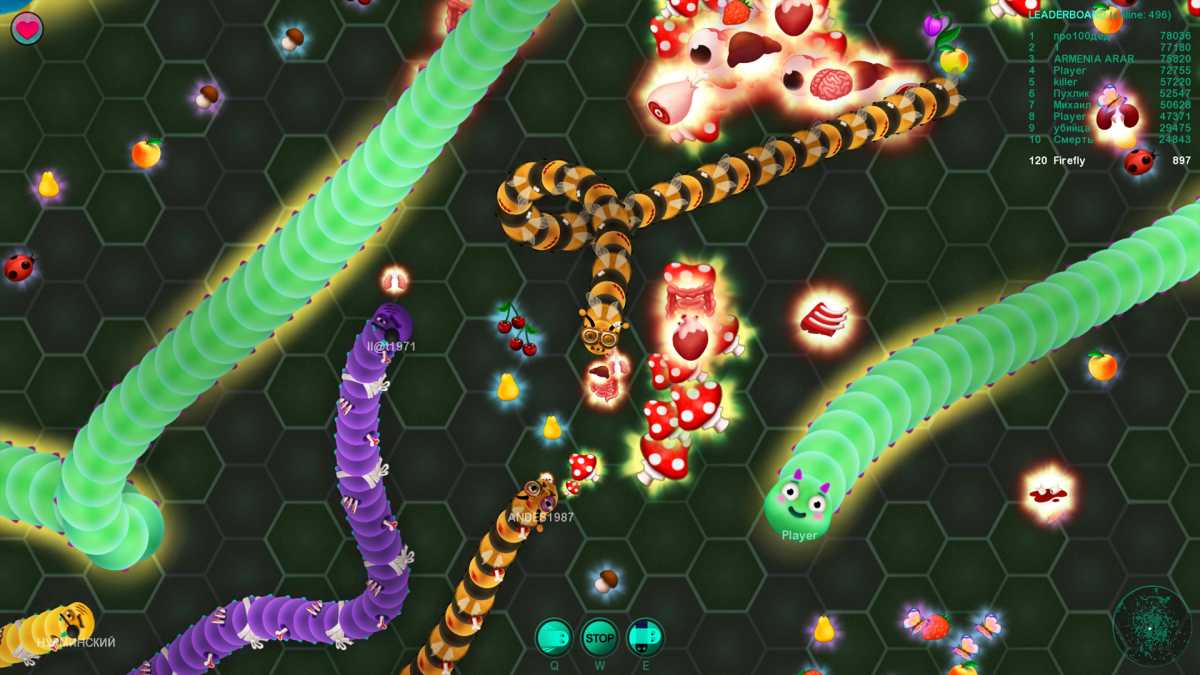Use the worm ability button above E
This screenshot has height=675, width=1200.
(645, 637)
